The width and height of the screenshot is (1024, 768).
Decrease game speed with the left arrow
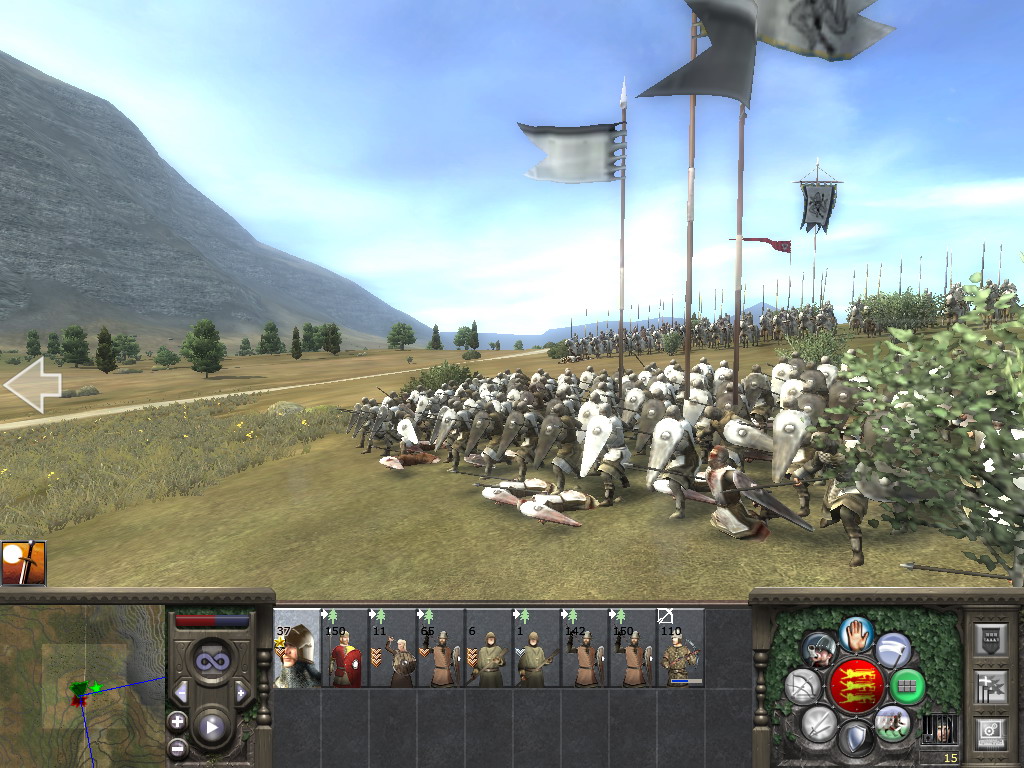click(181, 692)
